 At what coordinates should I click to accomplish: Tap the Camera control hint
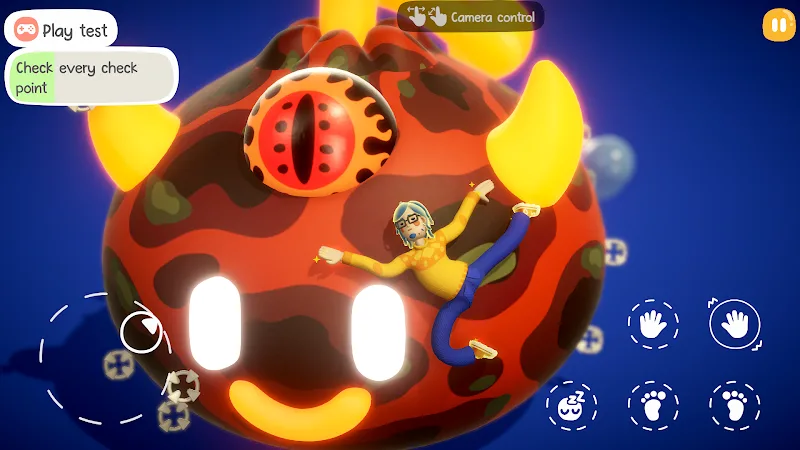coord(471,16)
